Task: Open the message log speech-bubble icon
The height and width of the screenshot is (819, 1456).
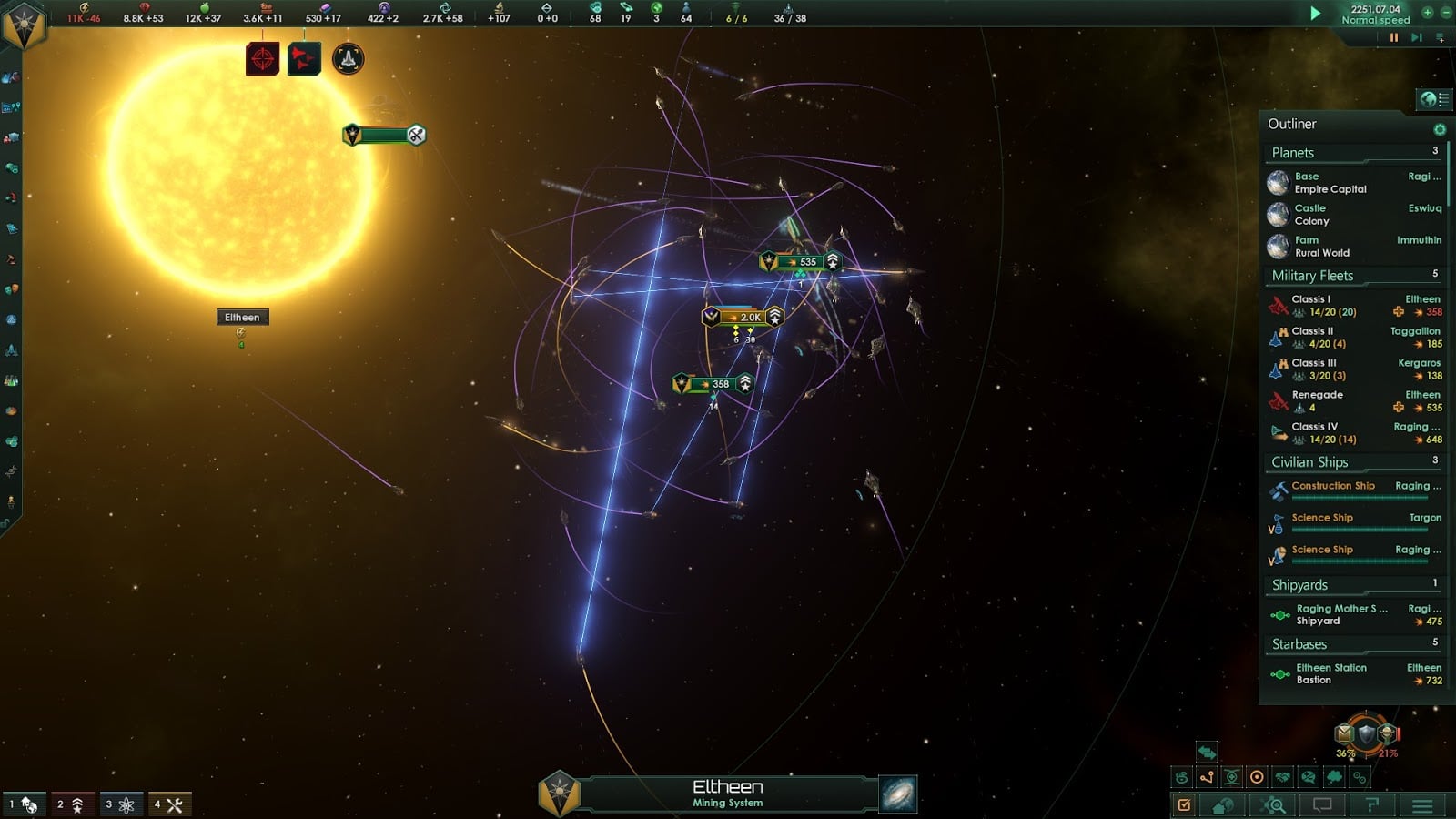Action: [1322, 805]
